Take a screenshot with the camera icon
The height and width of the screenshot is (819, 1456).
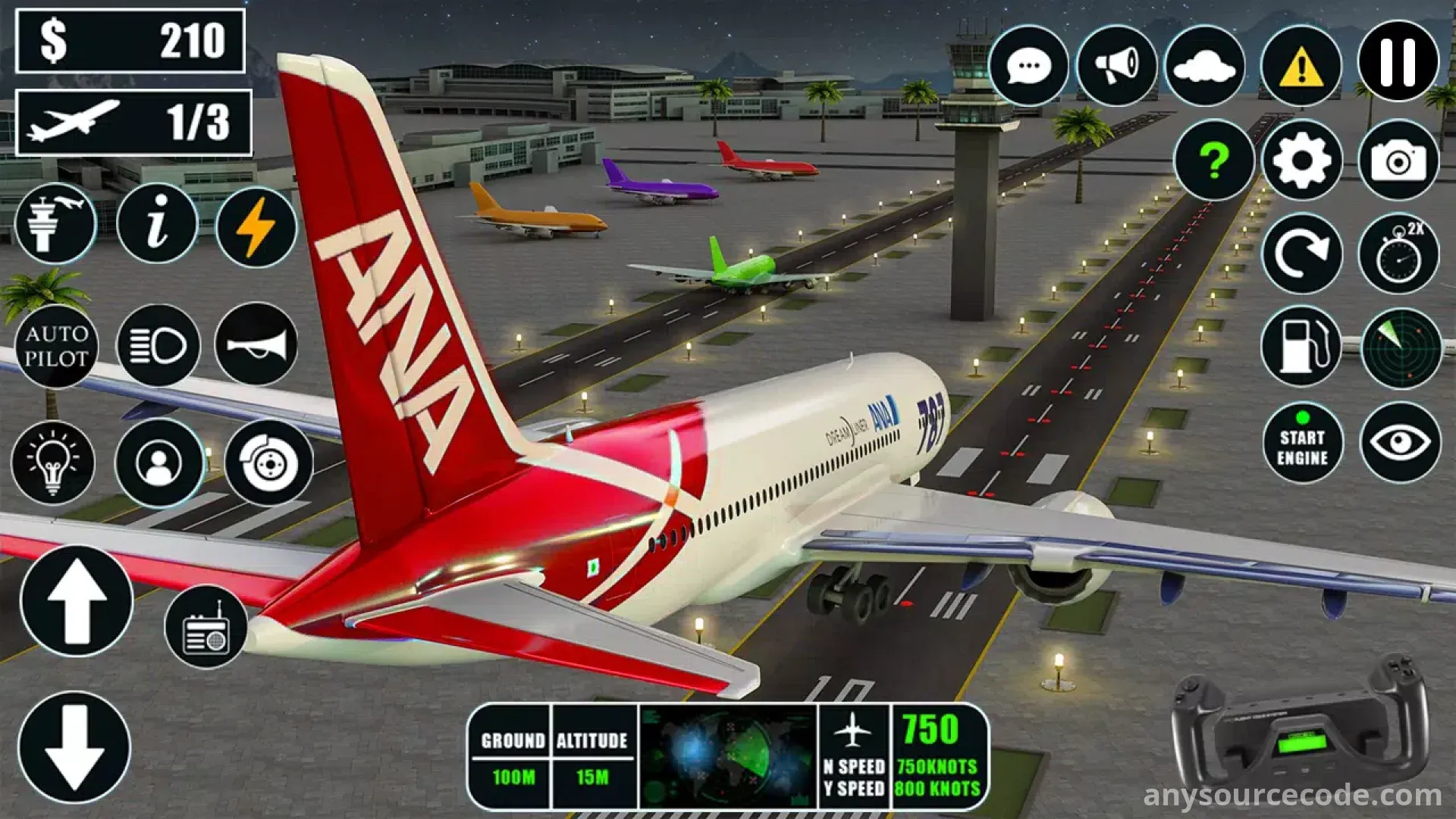[x=1398, y=160]
